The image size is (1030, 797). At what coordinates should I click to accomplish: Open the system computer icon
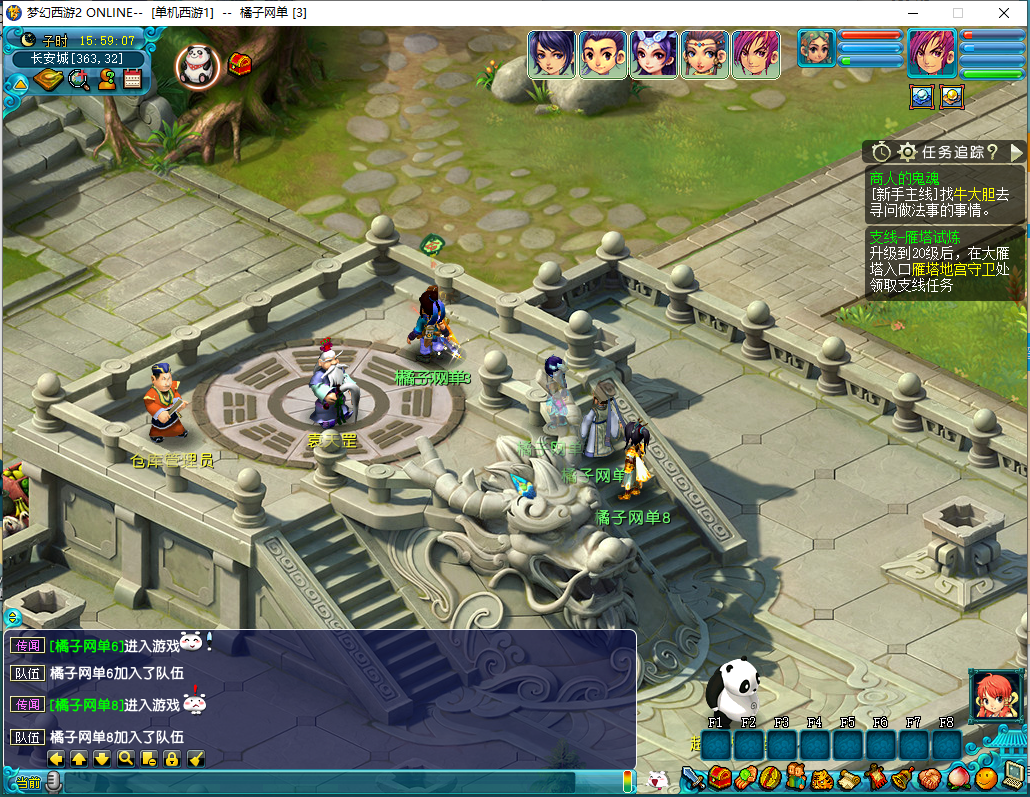click(1013, 775)
